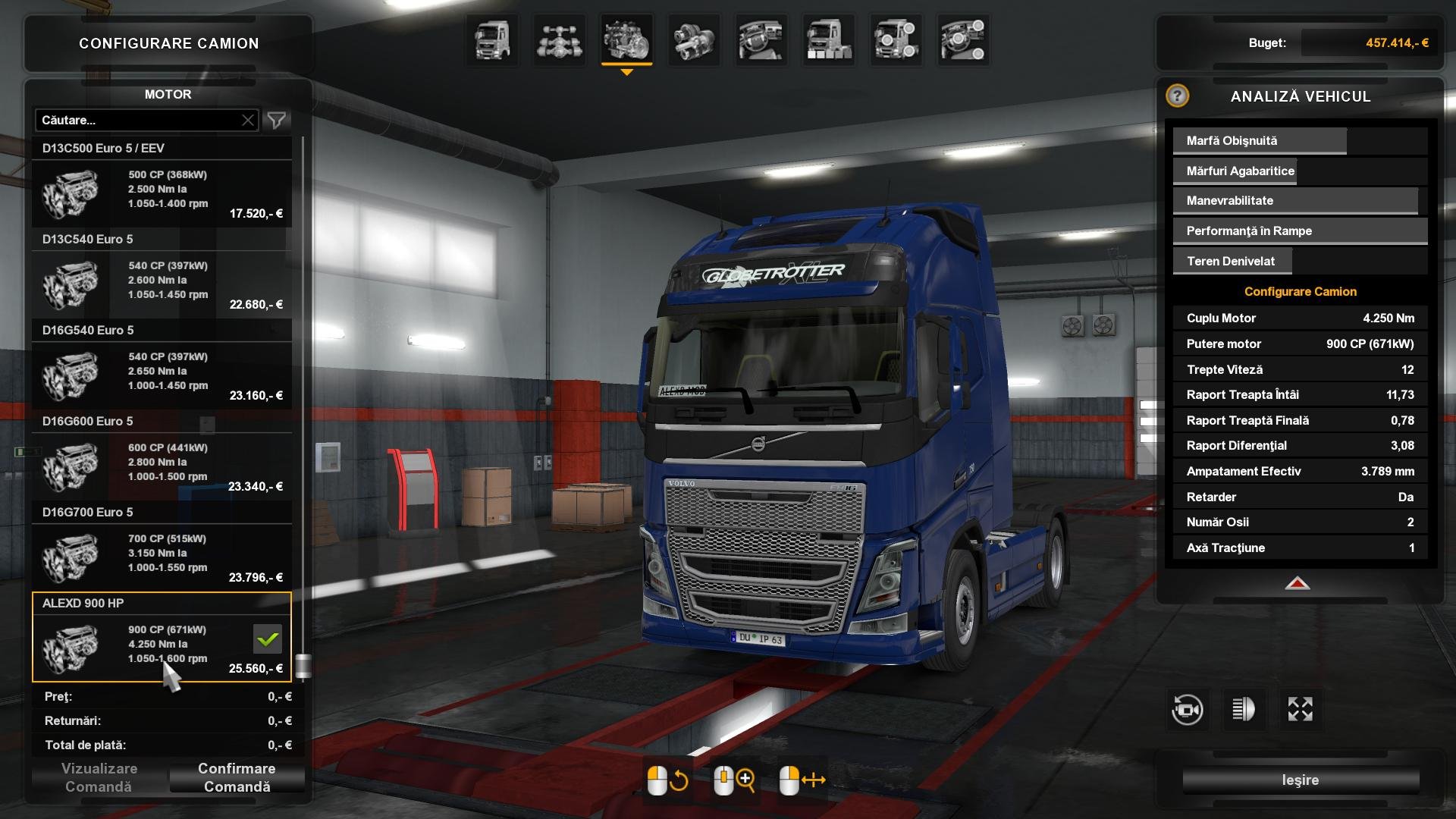This screenshot has height=819, width=1456.
Task: Toggle the Teren Denivelat analysis option
Action: click(1232, 260)
